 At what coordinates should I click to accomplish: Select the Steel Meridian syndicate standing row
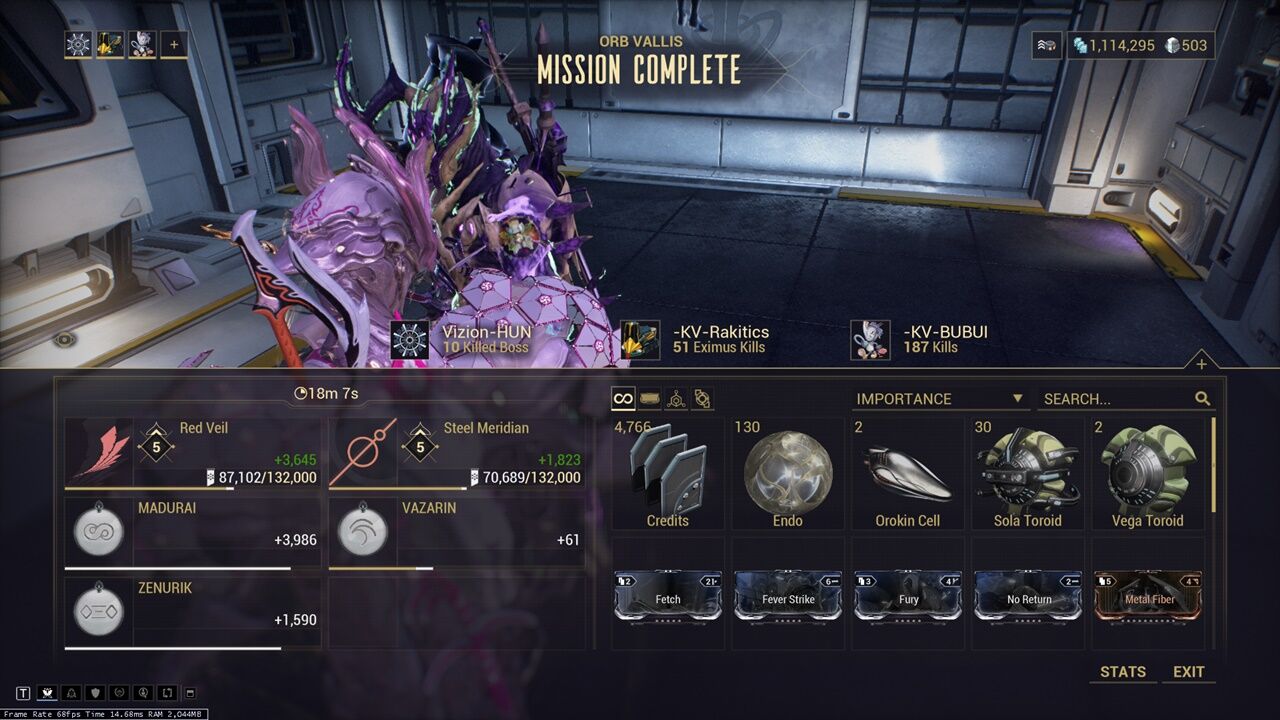[457, 453]
